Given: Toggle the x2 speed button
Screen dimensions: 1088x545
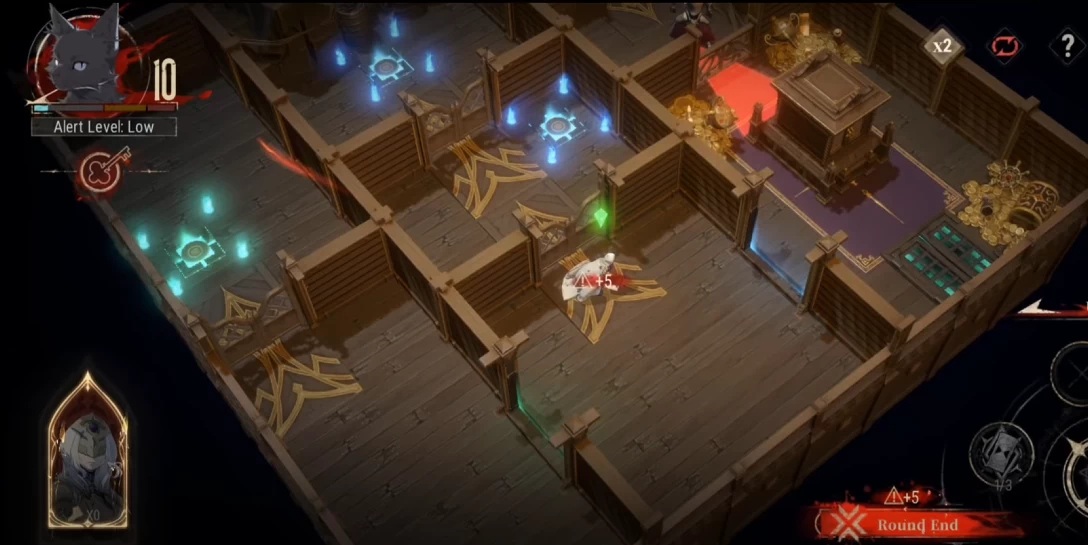Looking at the screenshot, I should [x=942, y=46].
